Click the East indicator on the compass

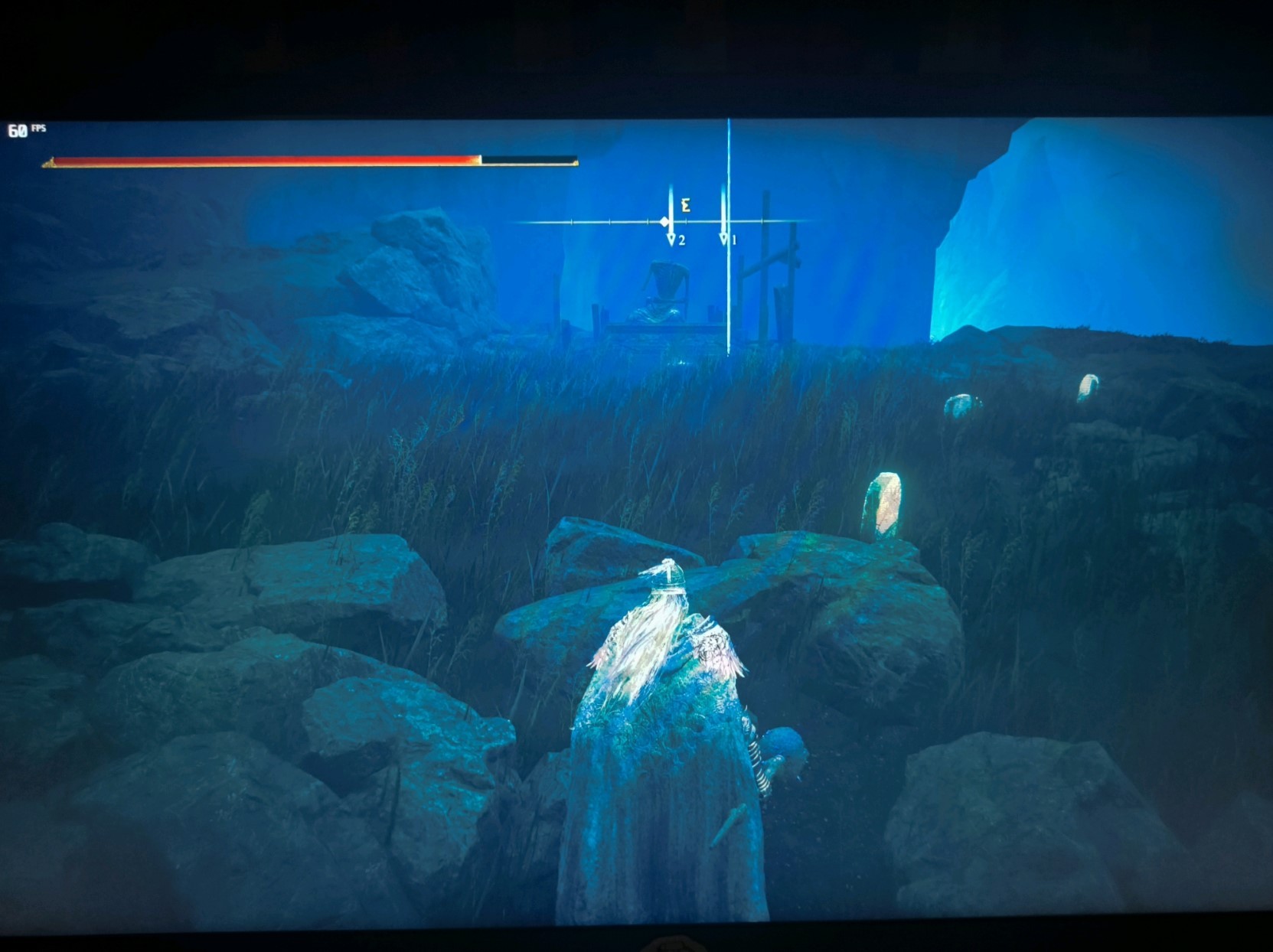687,205
